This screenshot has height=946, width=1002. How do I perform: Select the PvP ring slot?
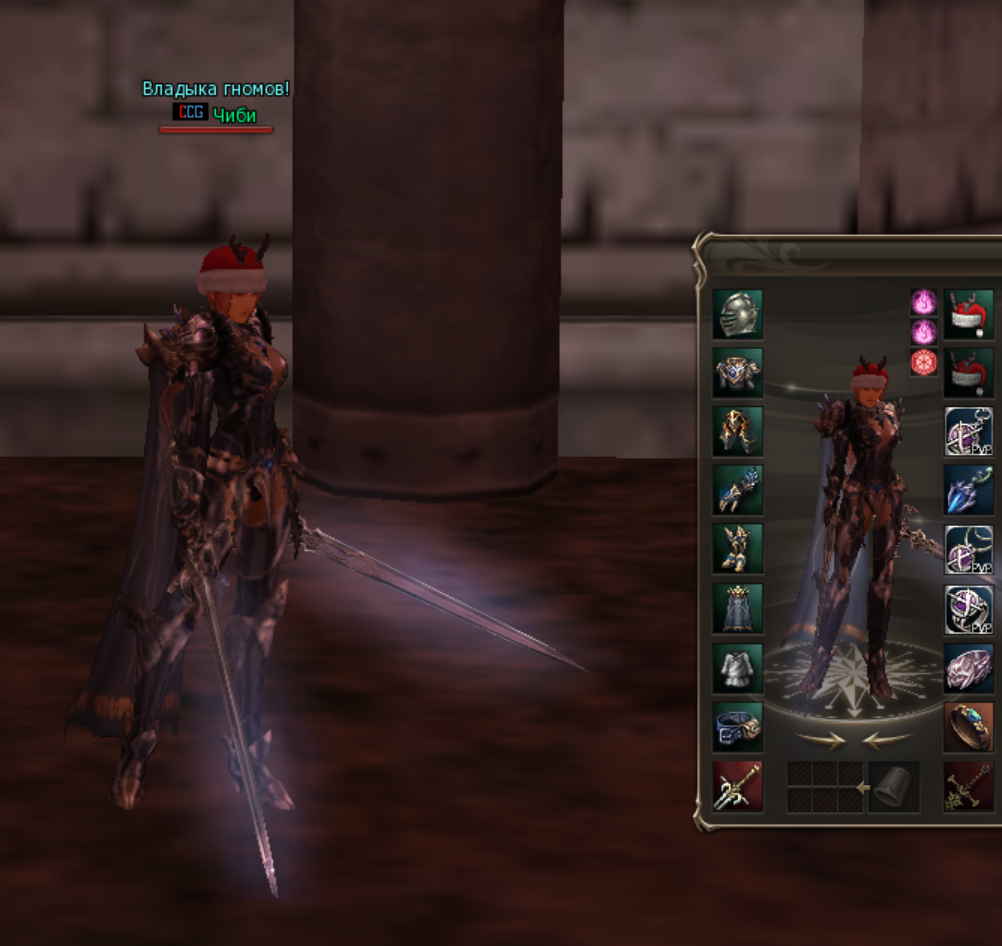[x=968, y=608]
